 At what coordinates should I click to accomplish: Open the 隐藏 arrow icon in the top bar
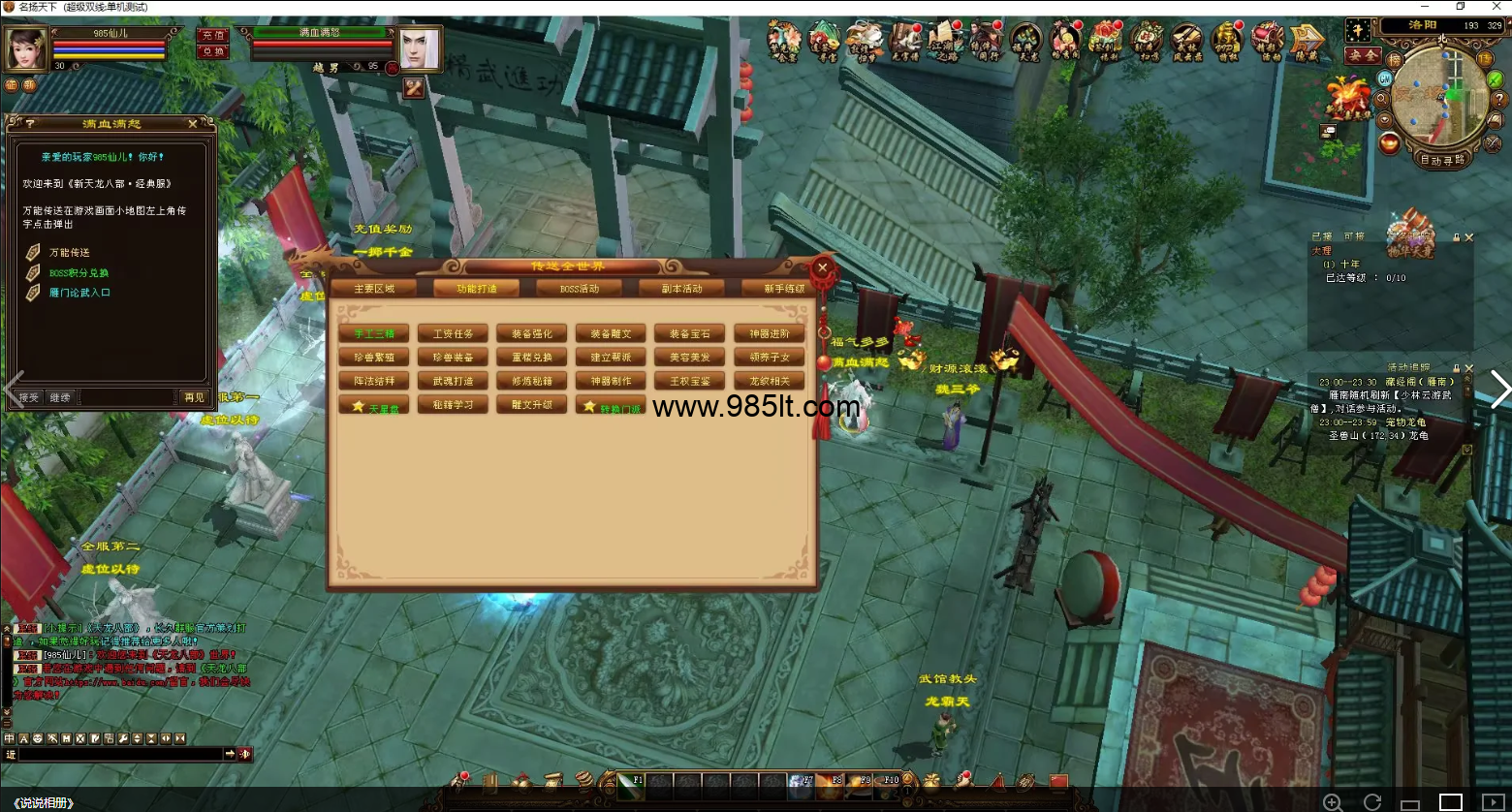pos(1307,42)
